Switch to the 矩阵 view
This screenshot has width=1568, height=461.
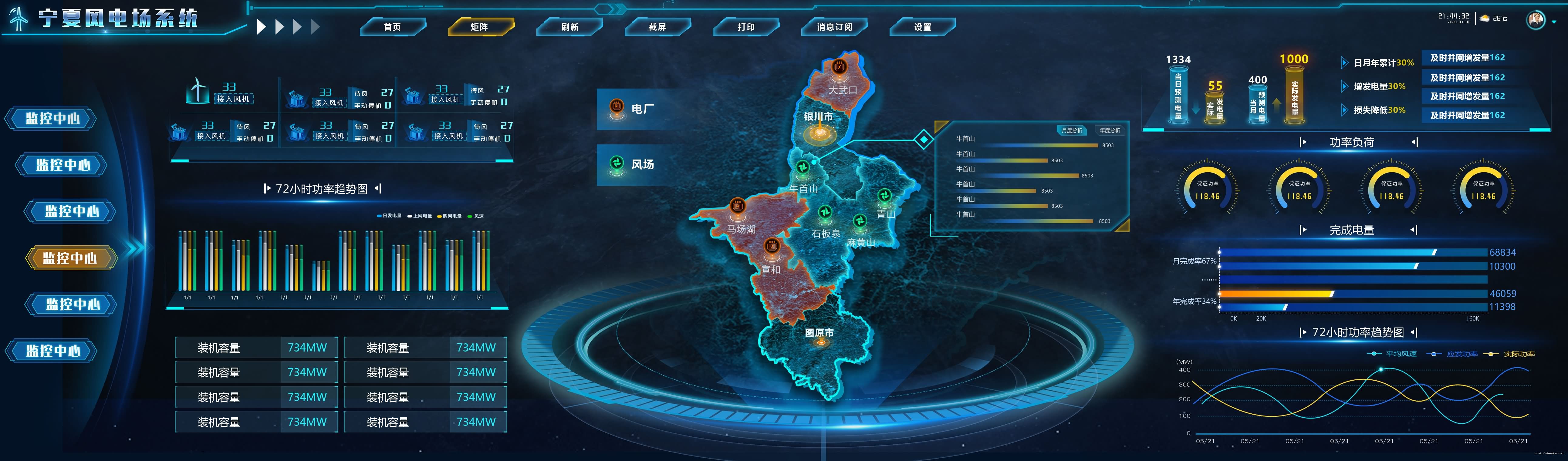480,27
